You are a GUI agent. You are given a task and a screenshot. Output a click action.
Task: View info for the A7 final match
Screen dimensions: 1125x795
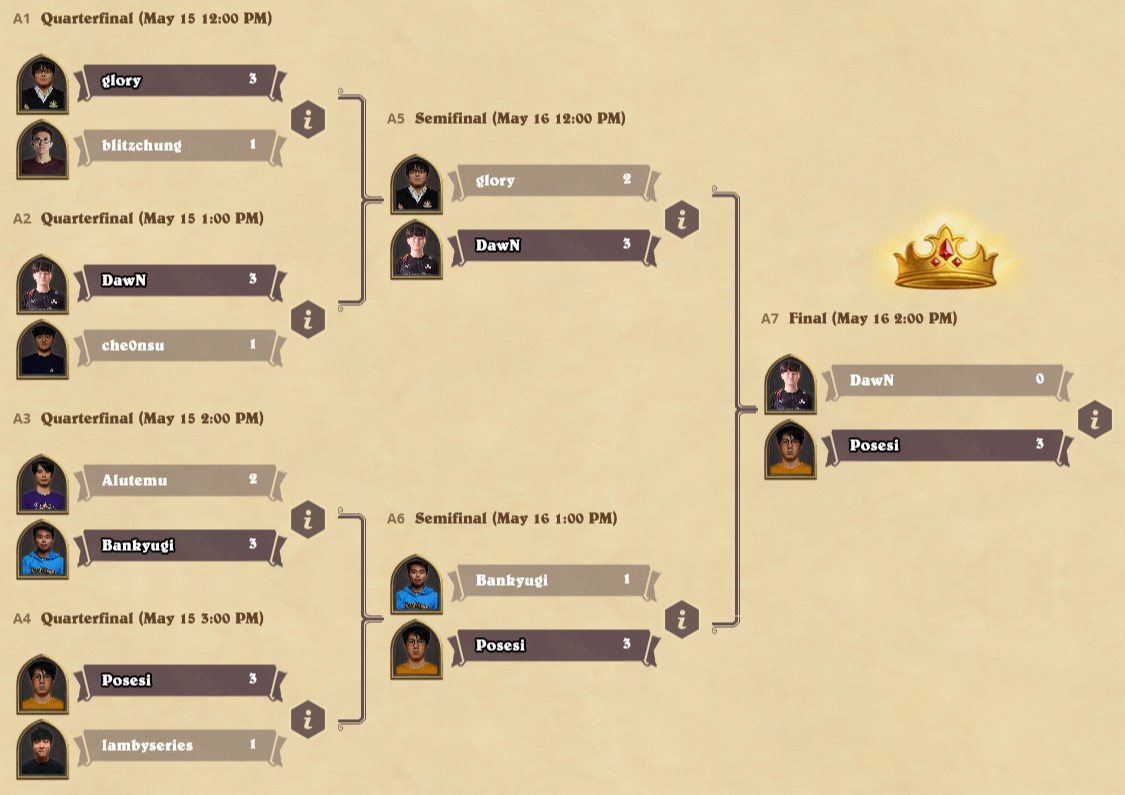(1095, 420)
